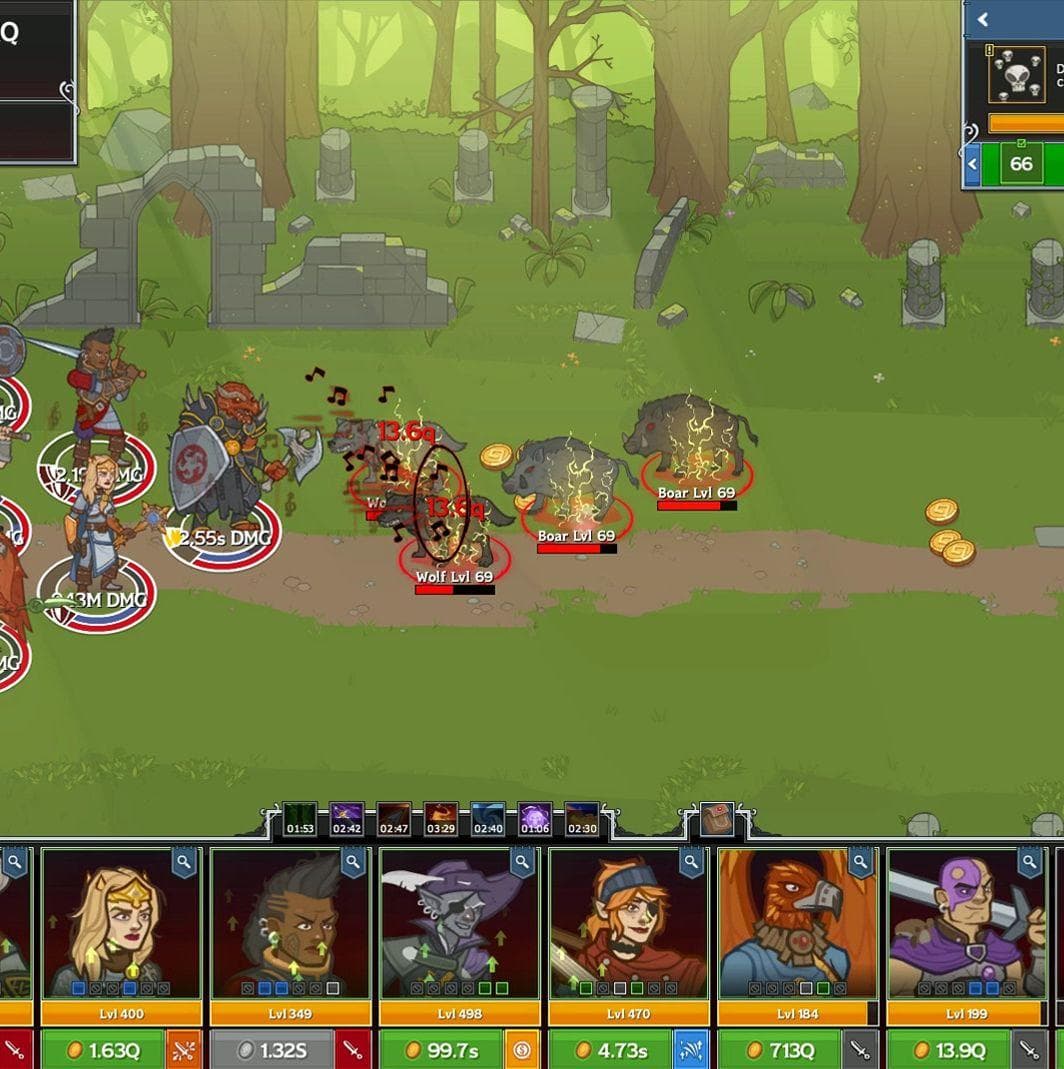
Task: Open the orange crossed-arrows ability icon
Action: (x=184, y=1050)
